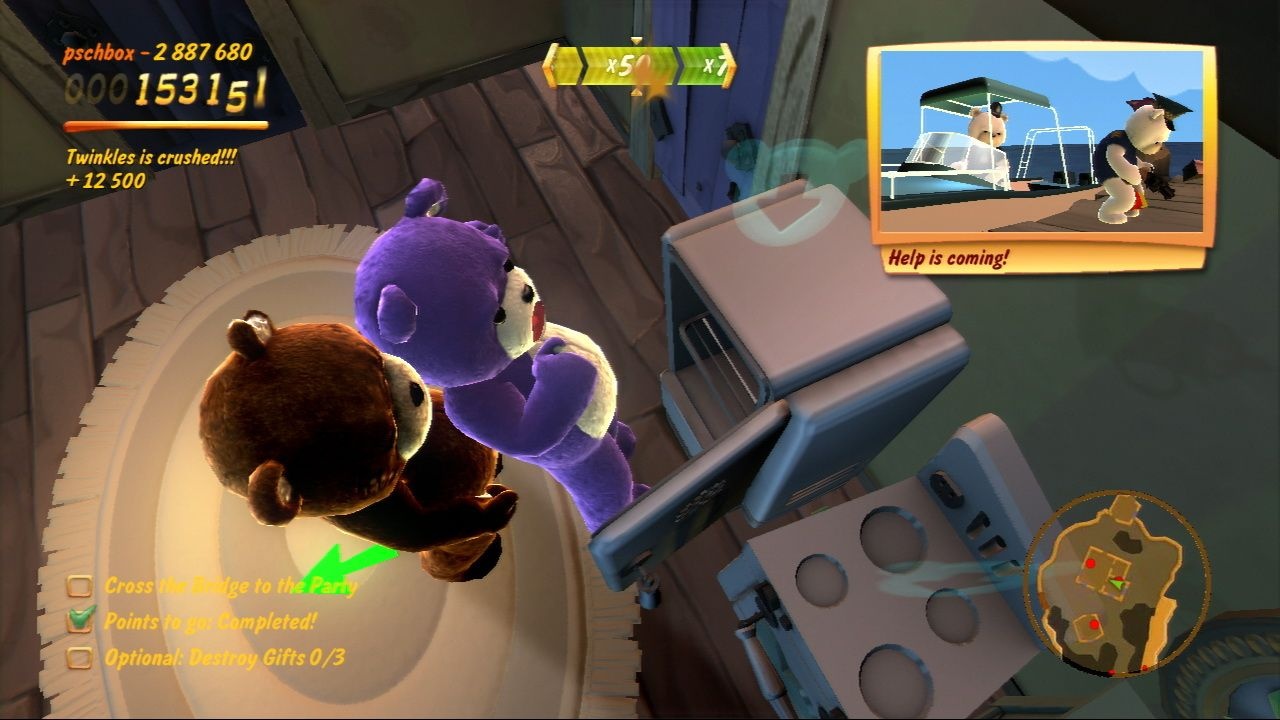Click the Help is coming! caption text
Image resolution: width=1280 pixels, height=720 pixels.
click(x=950, y=258)
